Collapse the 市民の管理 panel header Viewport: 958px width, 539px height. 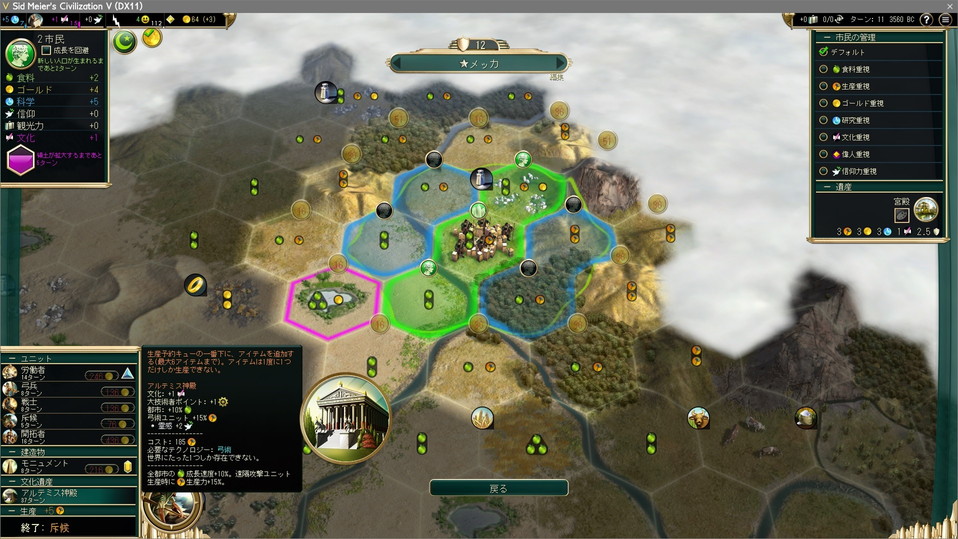(824, 36)
